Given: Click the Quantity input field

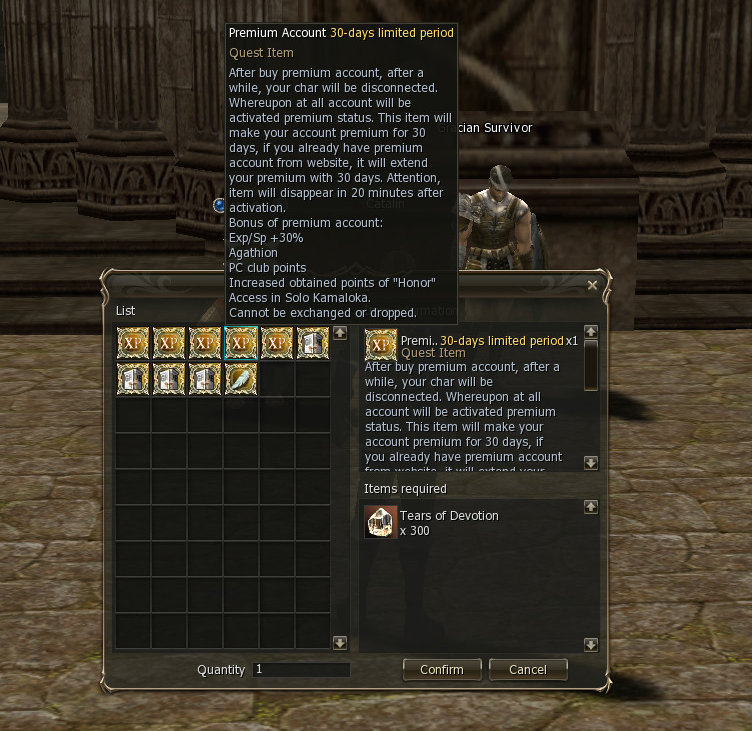Looking at the screenshot, I should click(x=301, y=669).
